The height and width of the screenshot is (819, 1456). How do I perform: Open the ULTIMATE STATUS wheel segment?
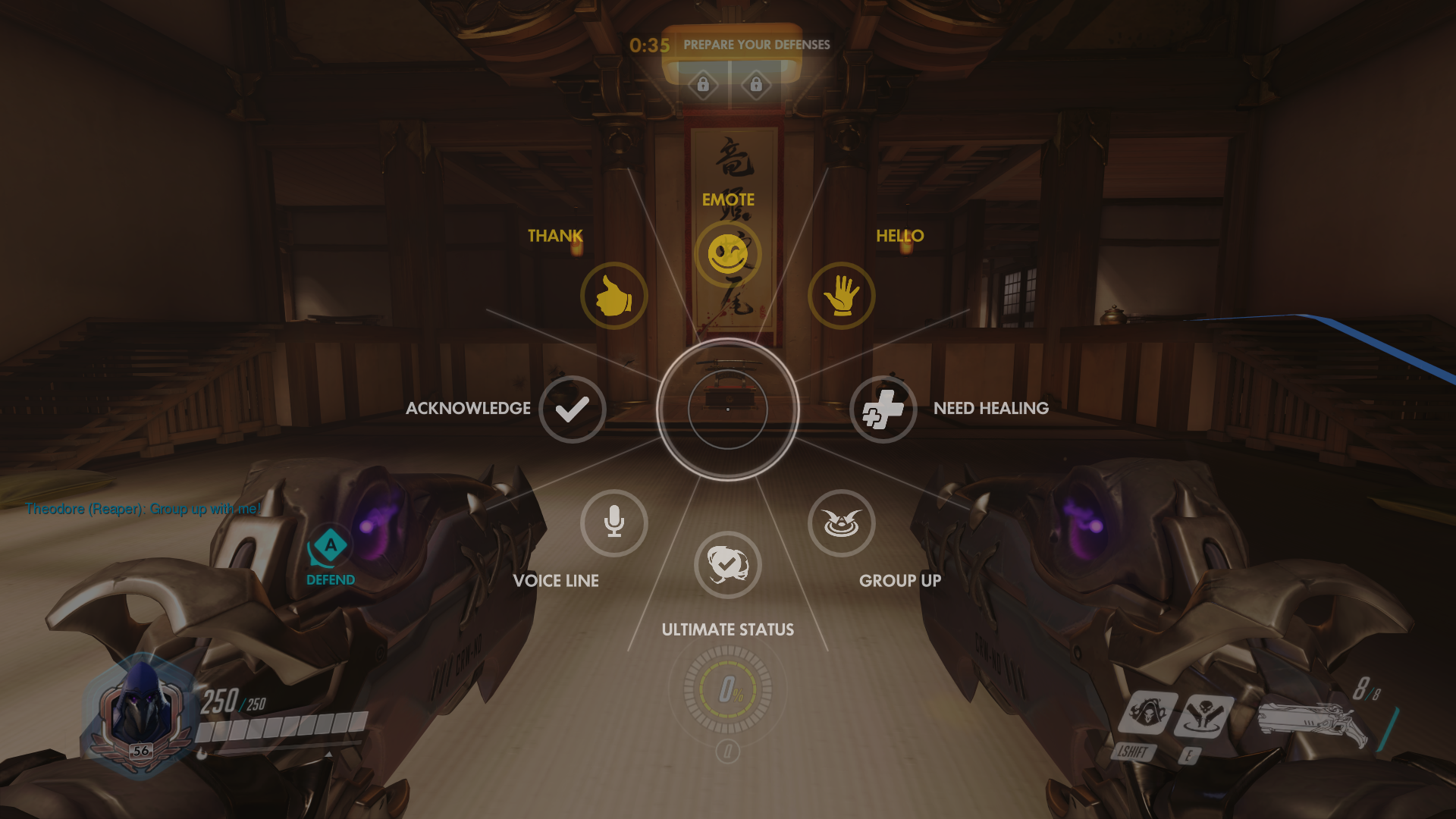click(727, 629)
